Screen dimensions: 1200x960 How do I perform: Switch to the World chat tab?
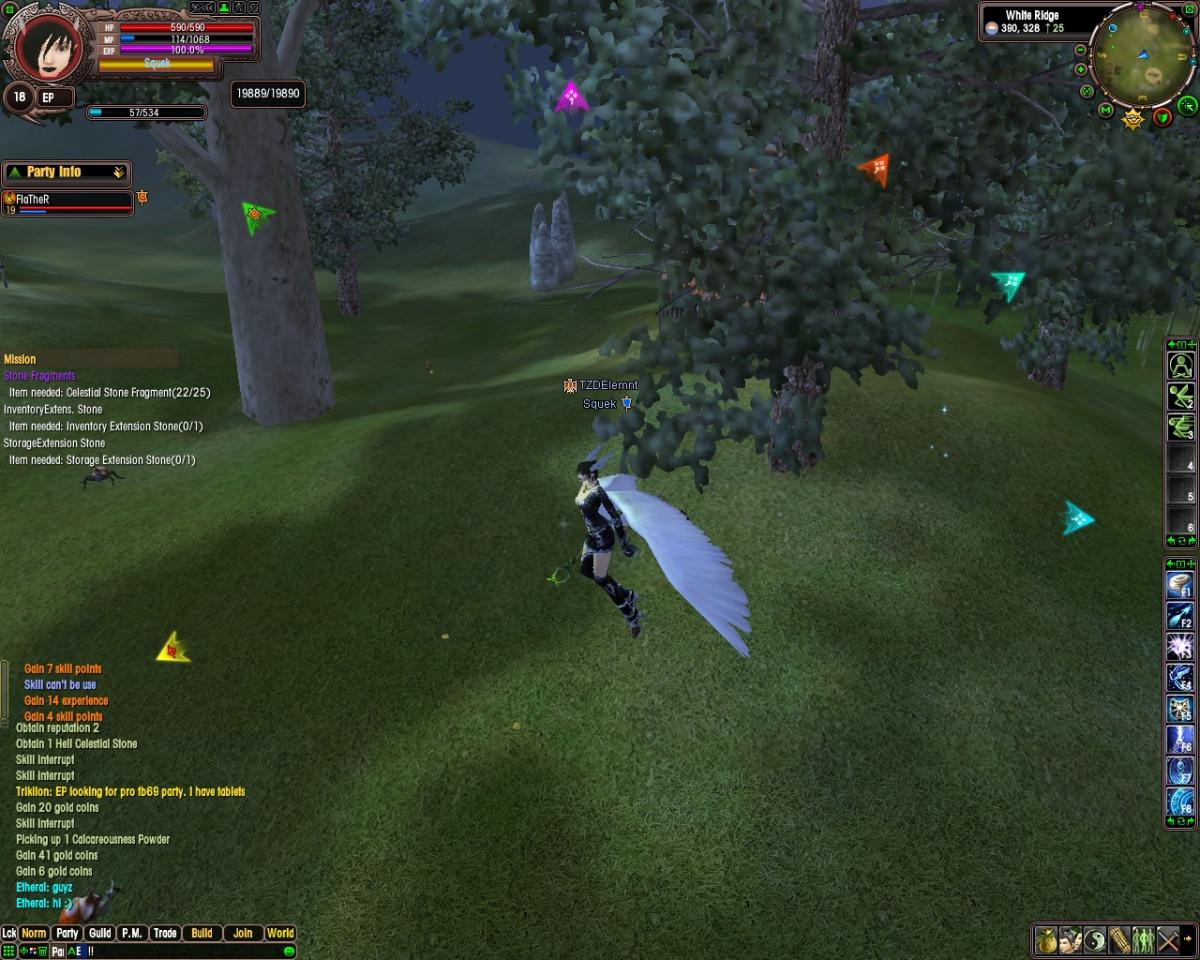(280, 933)
